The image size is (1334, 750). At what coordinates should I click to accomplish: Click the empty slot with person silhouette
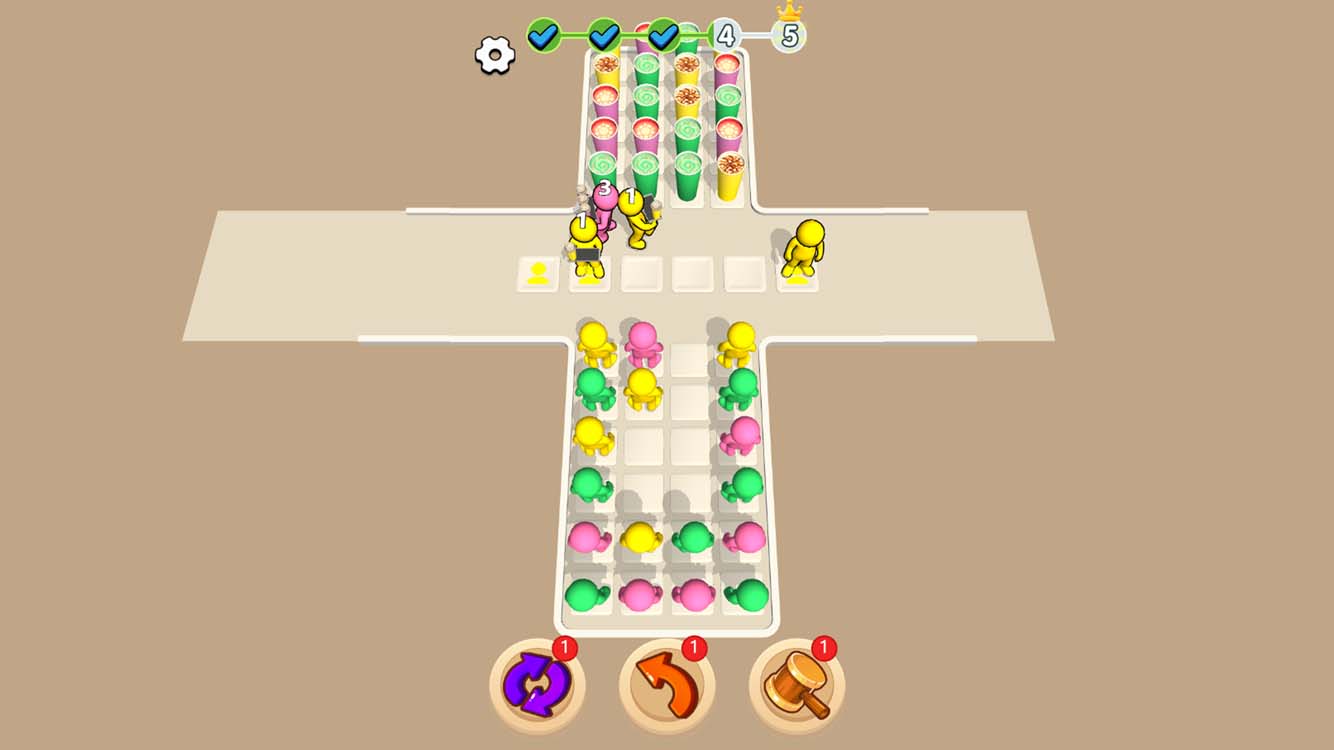(x=540, y=272)
